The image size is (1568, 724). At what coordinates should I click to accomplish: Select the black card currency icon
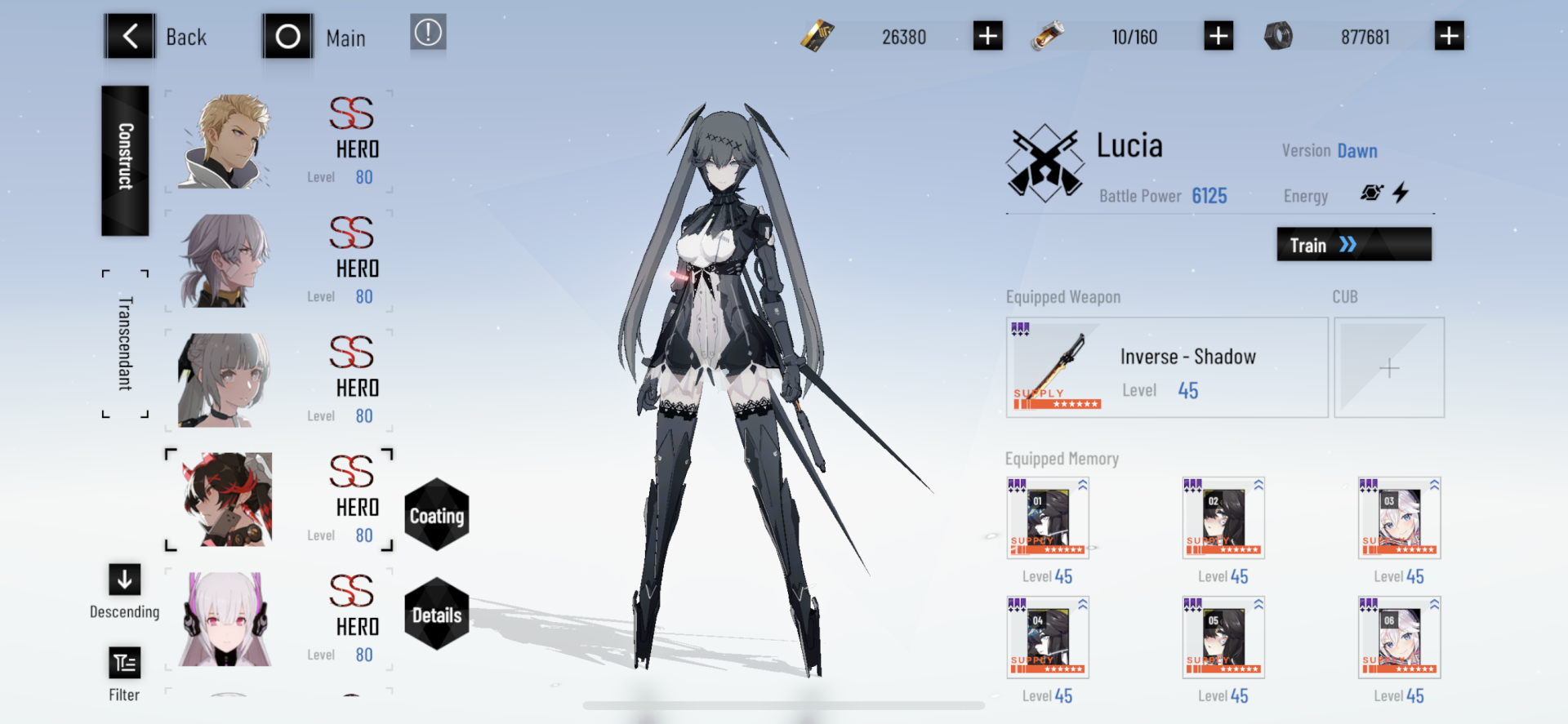pyautogui.click(x=817, y=36)
